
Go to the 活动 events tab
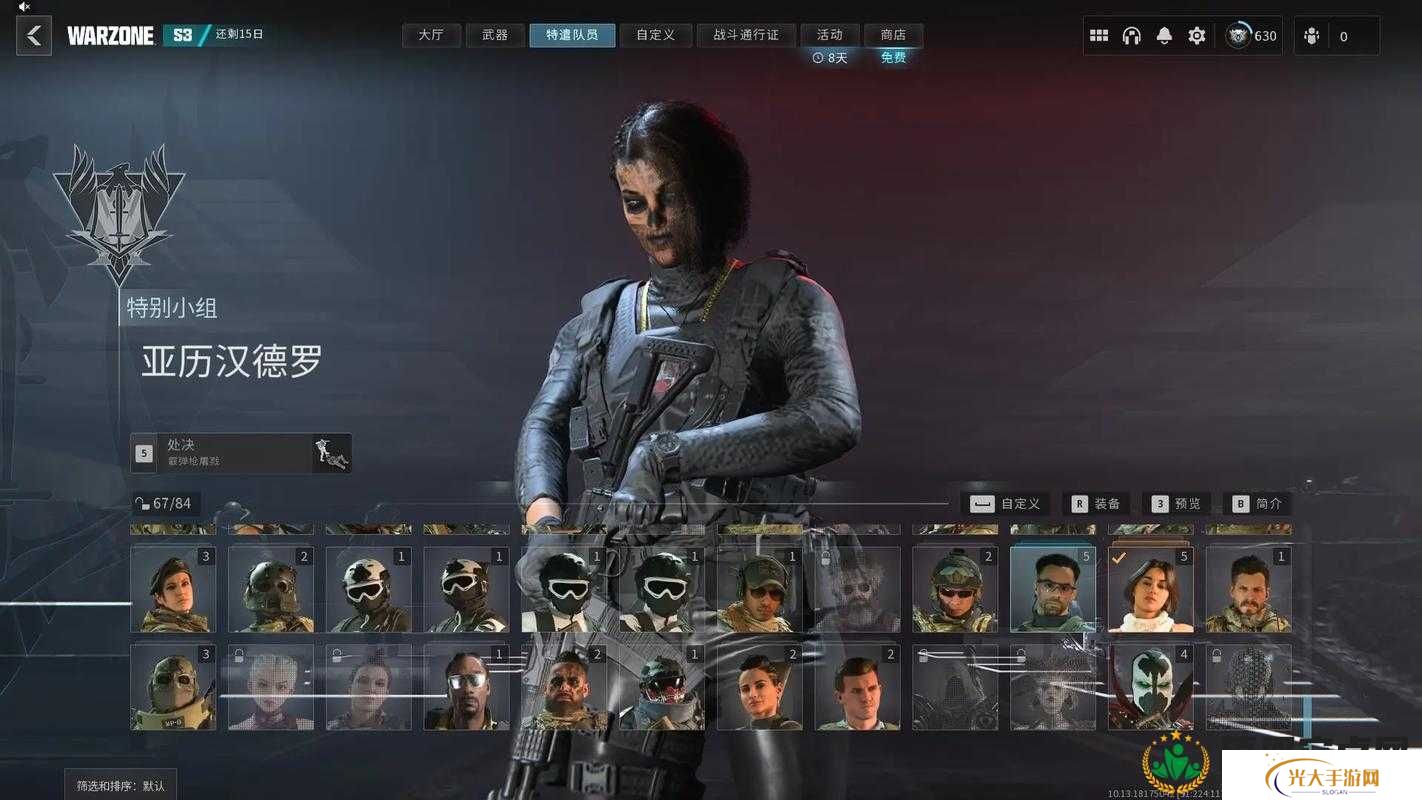(829, 35)
